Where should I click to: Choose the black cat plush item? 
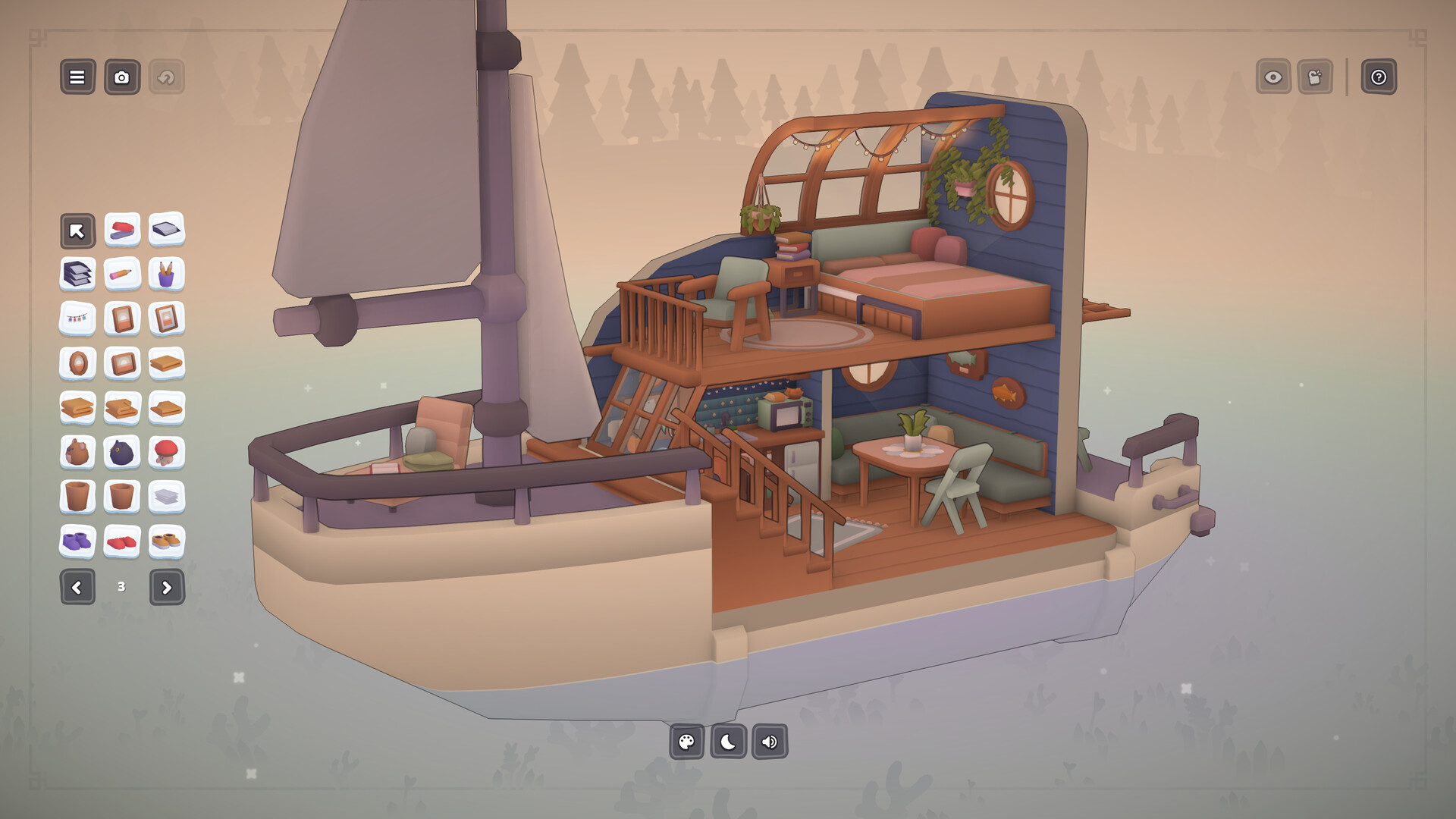tap(122, 453)
